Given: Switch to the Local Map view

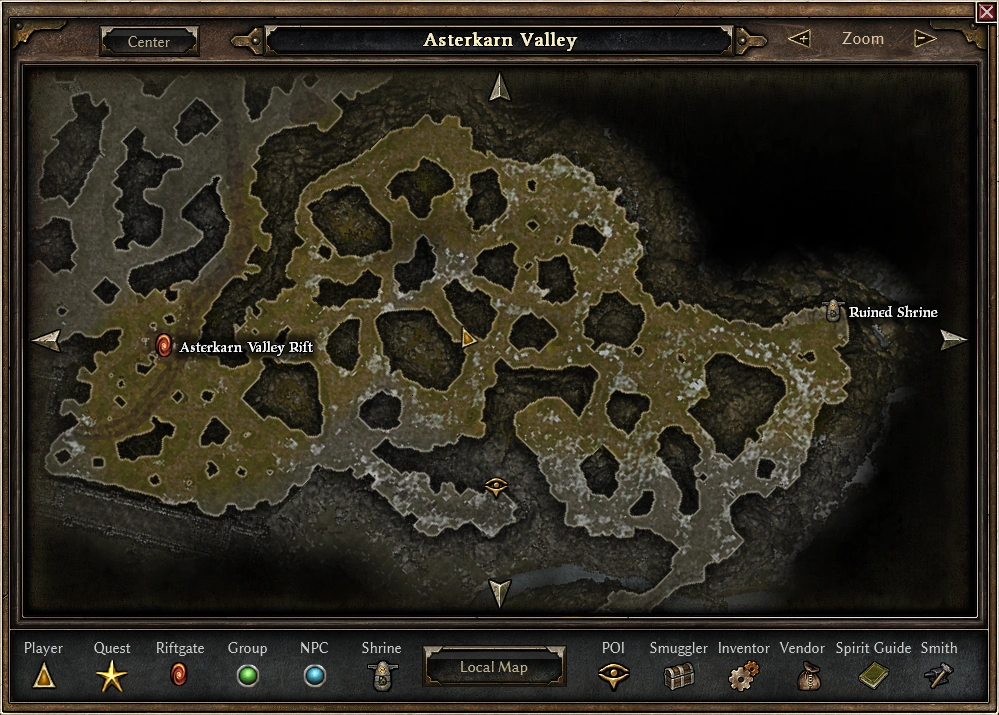Looking at the screenshot, I should (493, 667).
